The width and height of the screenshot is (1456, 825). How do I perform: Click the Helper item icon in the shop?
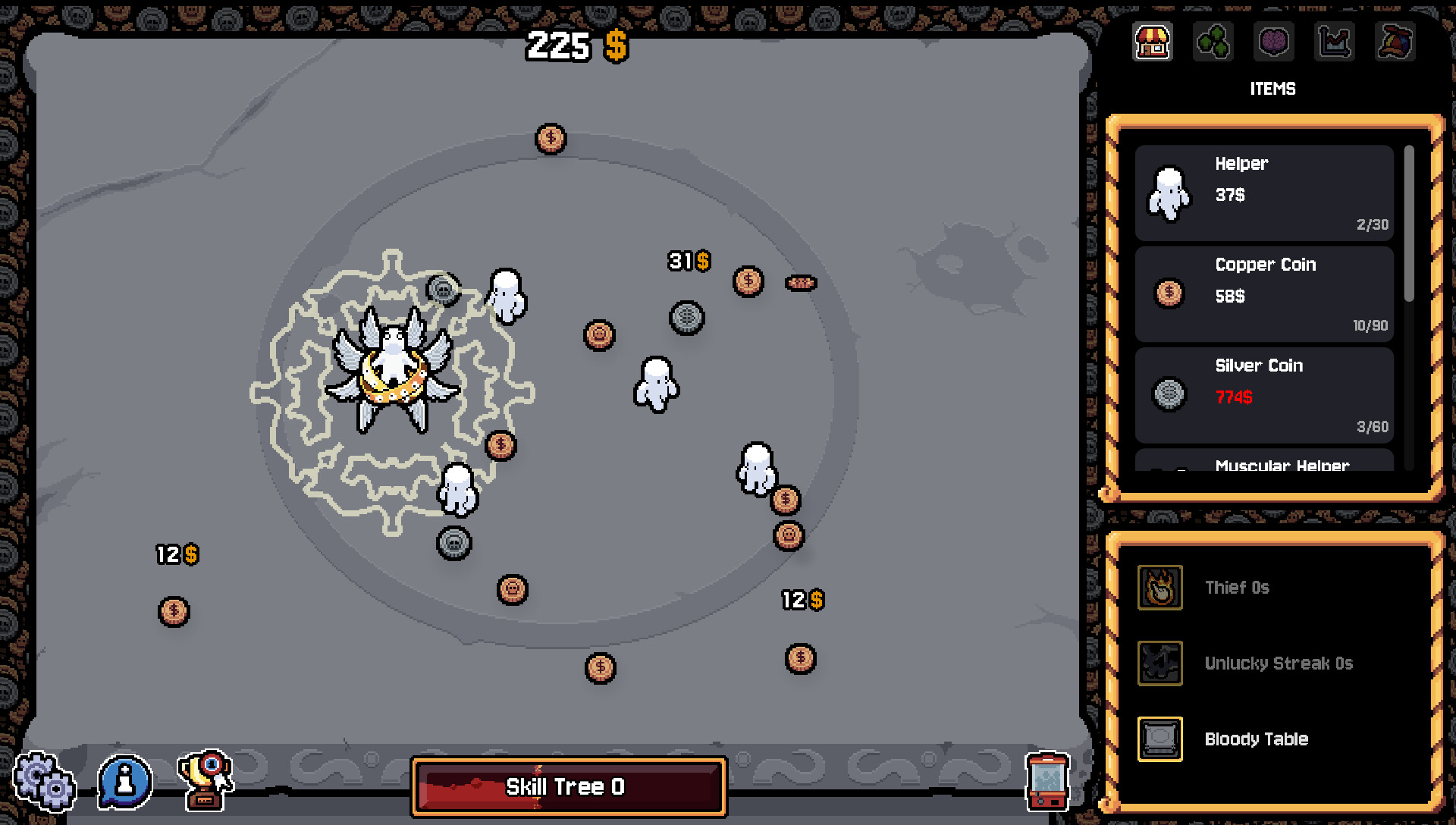[x=1168, y=193]
